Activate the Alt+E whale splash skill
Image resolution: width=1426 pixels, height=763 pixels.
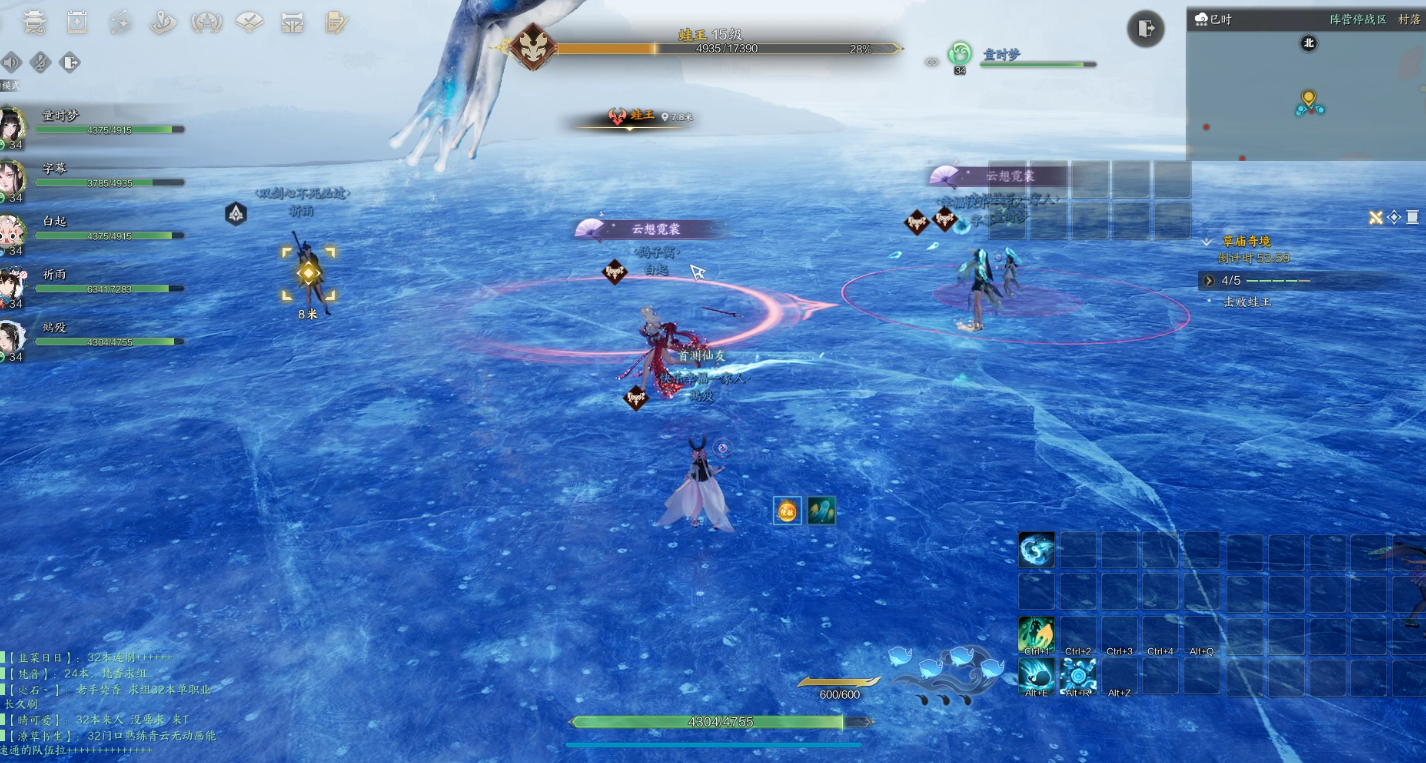[1036, 676]
